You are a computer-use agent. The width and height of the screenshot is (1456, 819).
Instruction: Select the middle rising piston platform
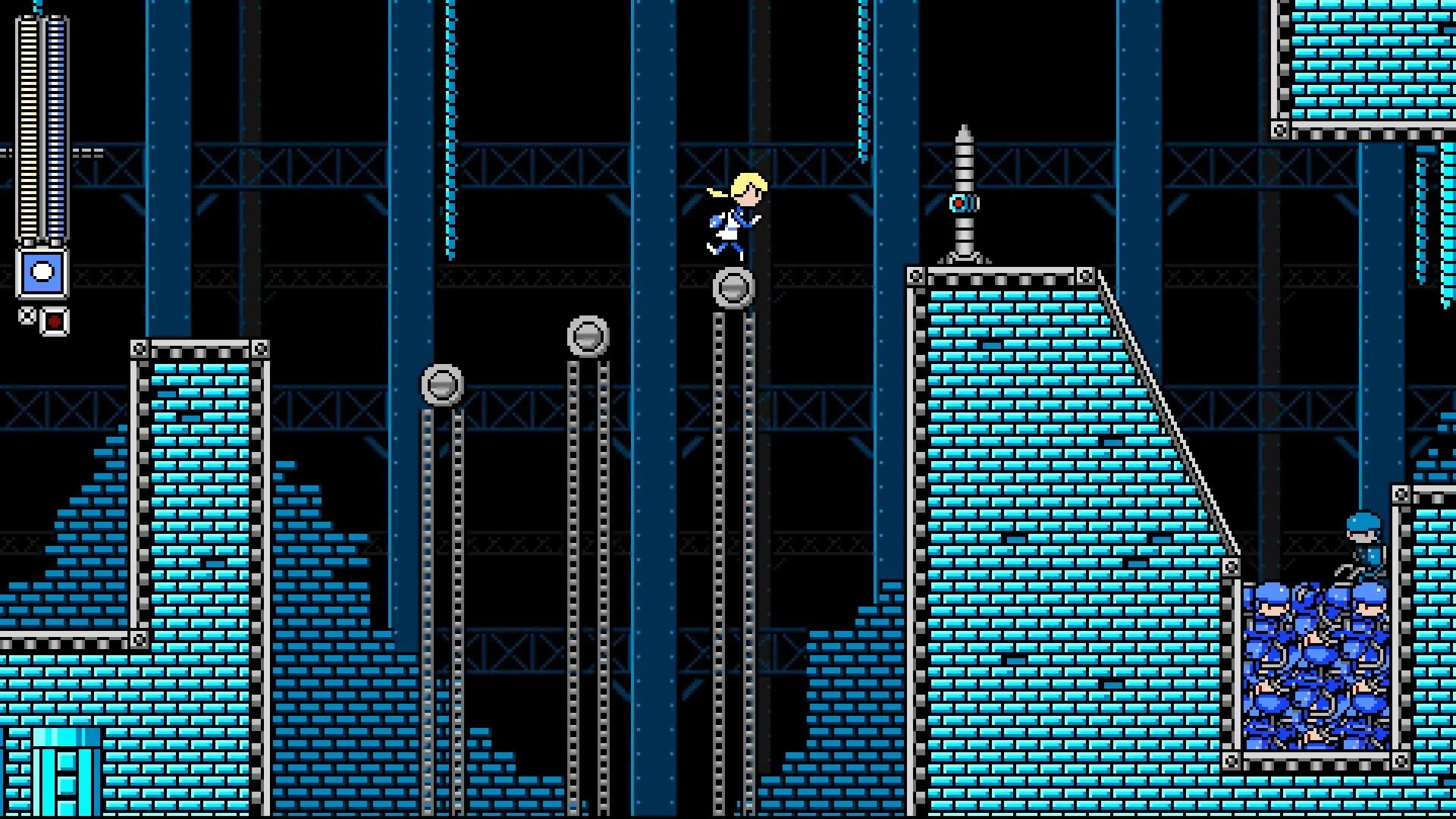tap(587, 334)
